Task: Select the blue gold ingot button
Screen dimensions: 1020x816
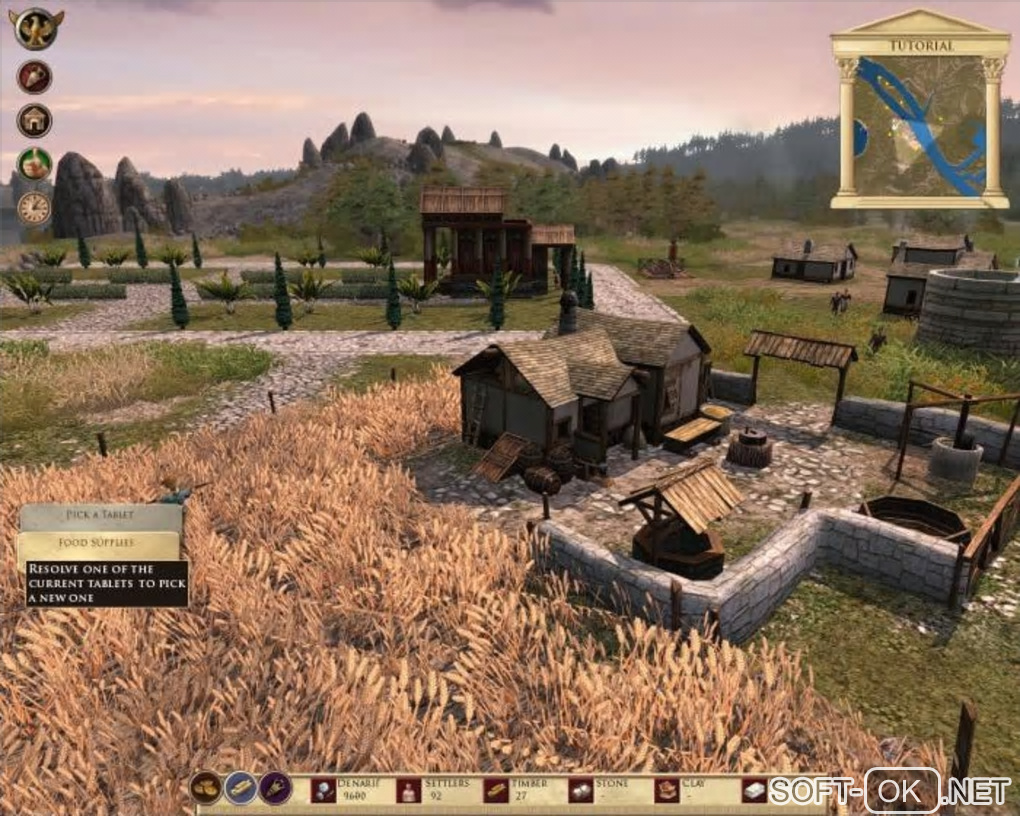Action: (241, 788)
